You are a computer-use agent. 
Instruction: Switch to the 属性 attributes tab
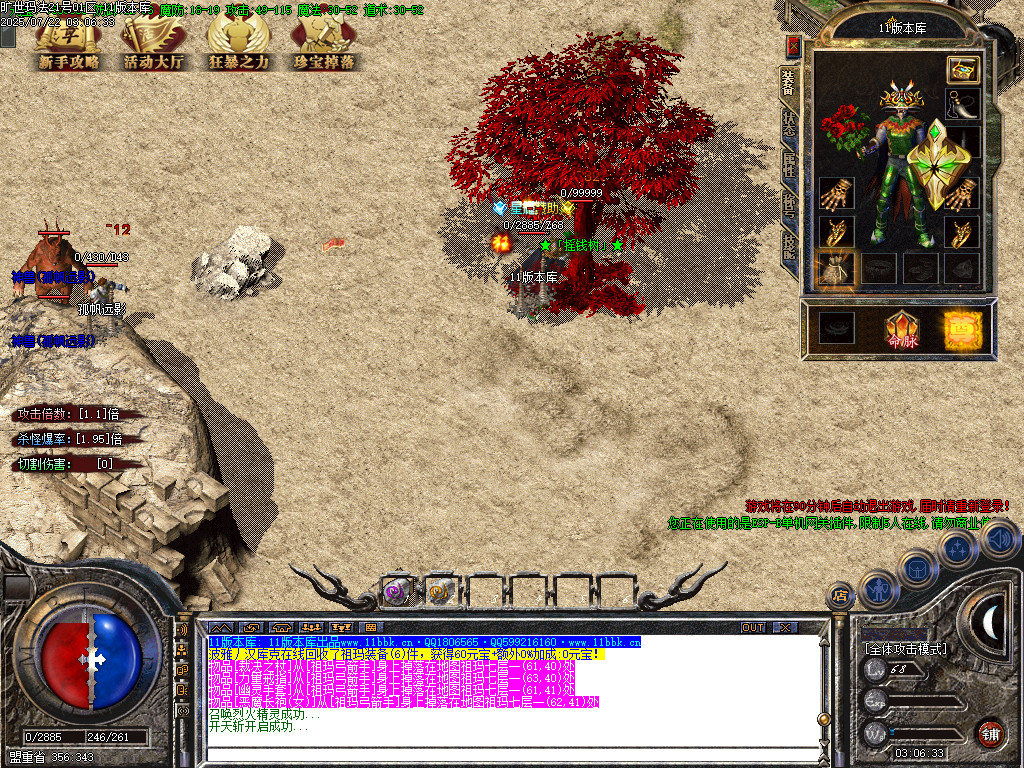(x=789, y=162)
